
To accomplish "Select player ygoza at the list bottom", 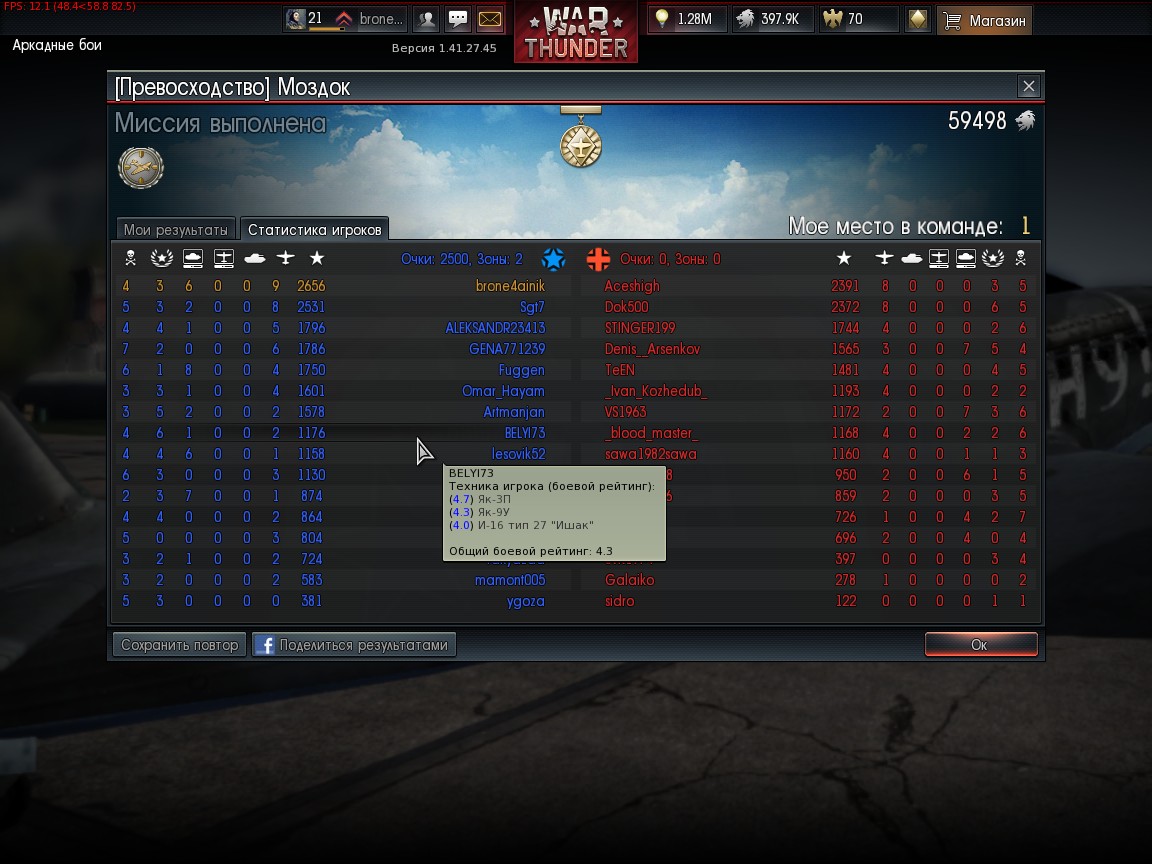I will (x=526, y=601).
